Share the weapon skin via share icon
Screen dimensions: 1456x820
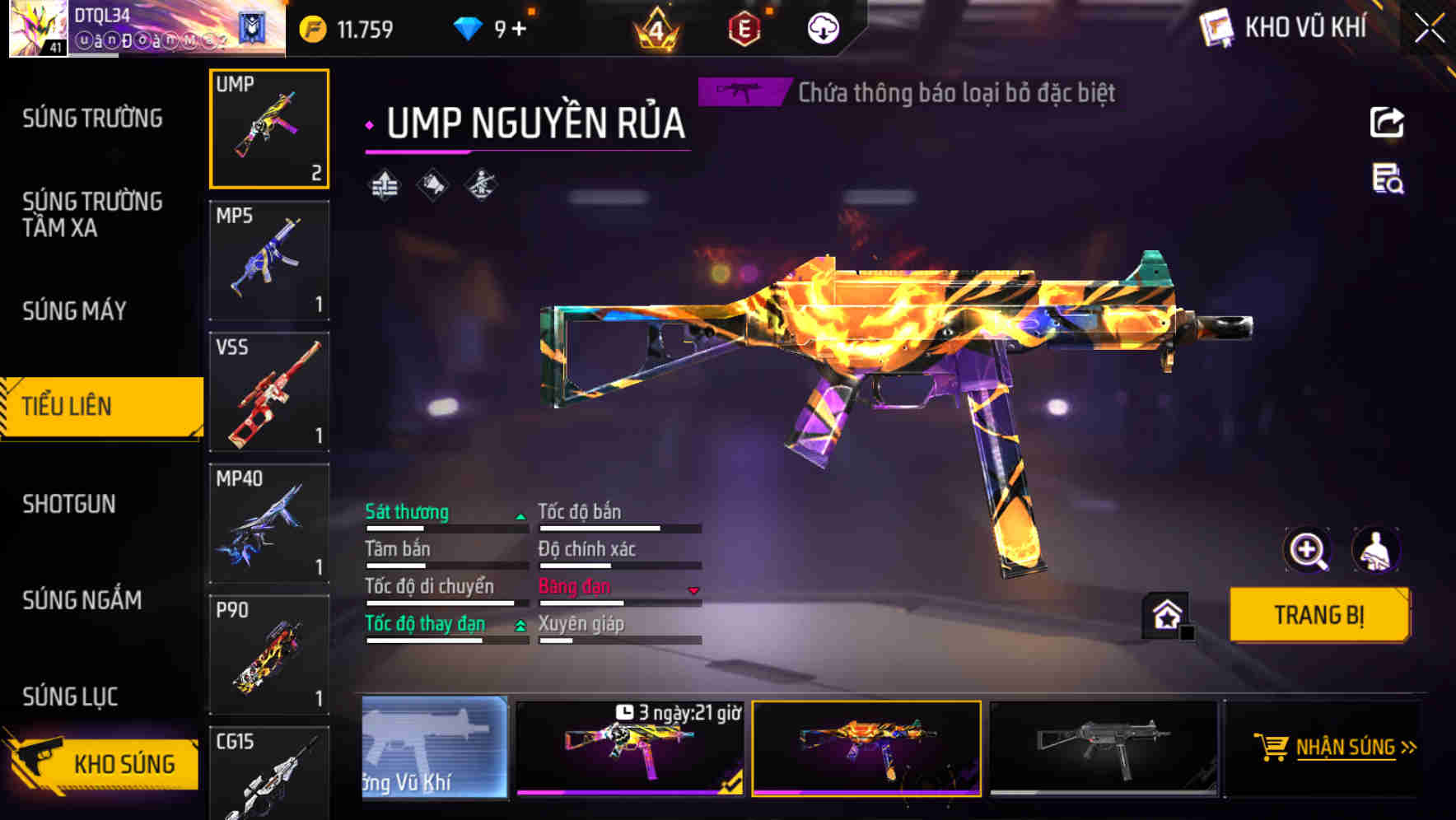point(1387,123)
